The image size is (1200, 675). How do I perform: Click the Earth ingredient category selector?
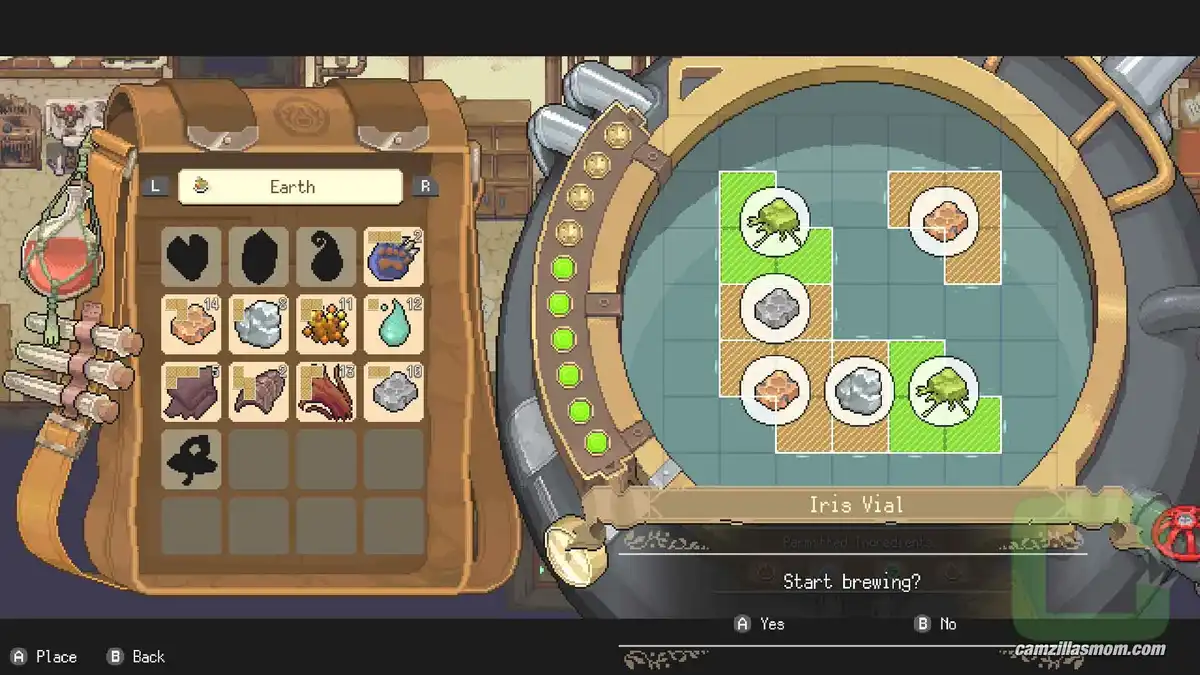[x=290, y=187]
